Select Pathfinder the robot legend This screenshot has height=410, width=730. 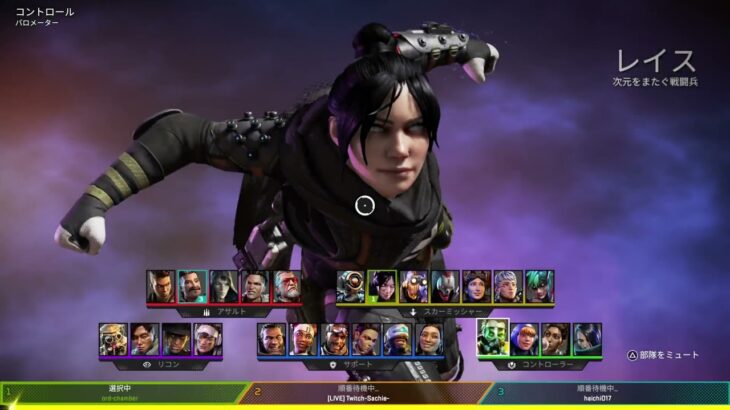pyautogui.click(x=351, y=286)
